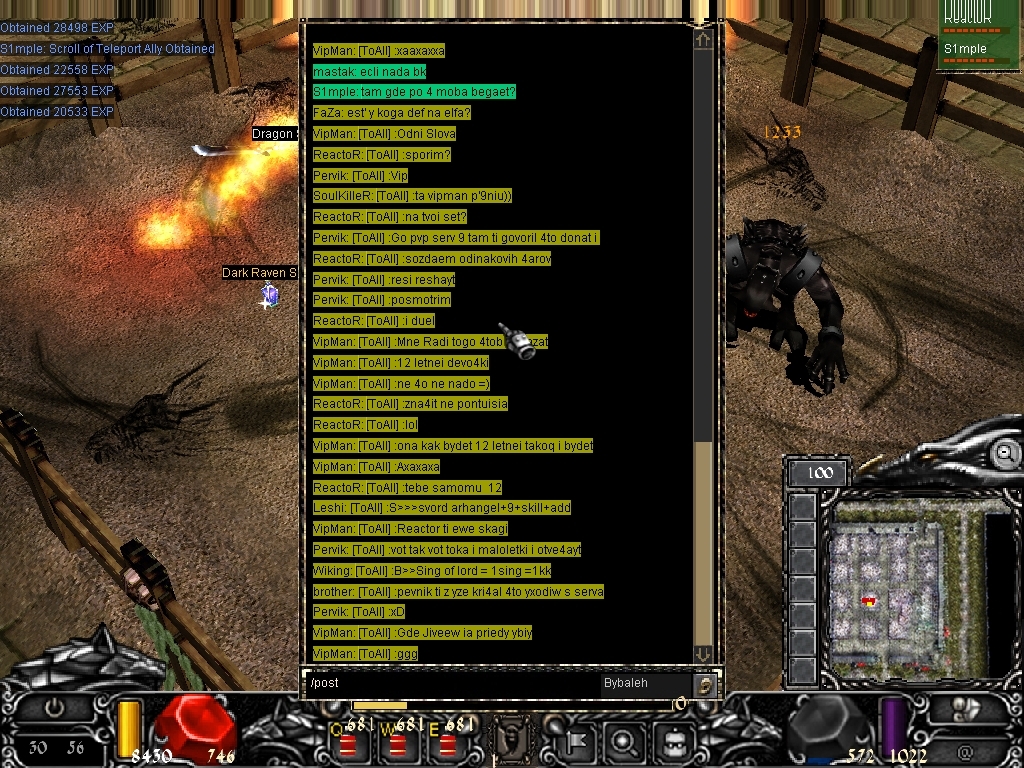This screenshot has height=768, width=1024.
Task: Click the magnifier button on bottom bar
Action: pyautogui.click(x=623, y=742)
